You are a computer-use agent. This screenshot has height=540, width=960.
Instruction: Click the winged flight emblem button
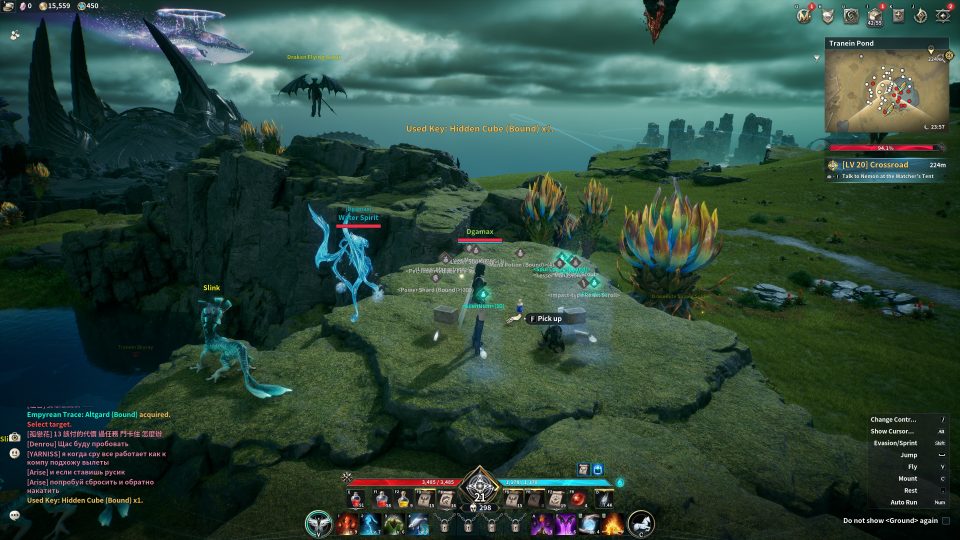[x=320, y=522]
